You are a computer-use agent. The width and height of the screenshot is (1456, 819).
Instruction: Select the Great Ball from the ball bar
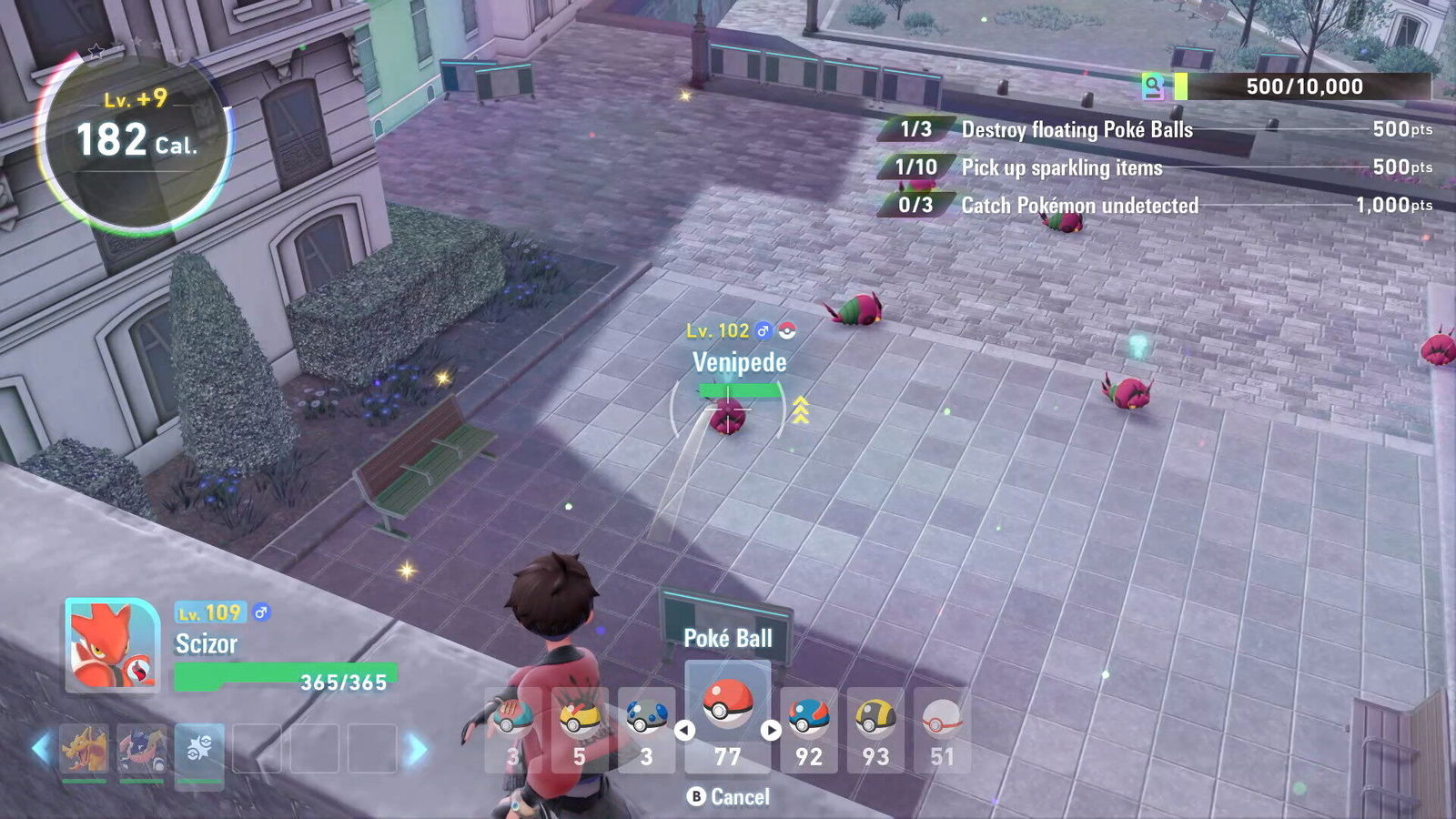pos(809,719)
